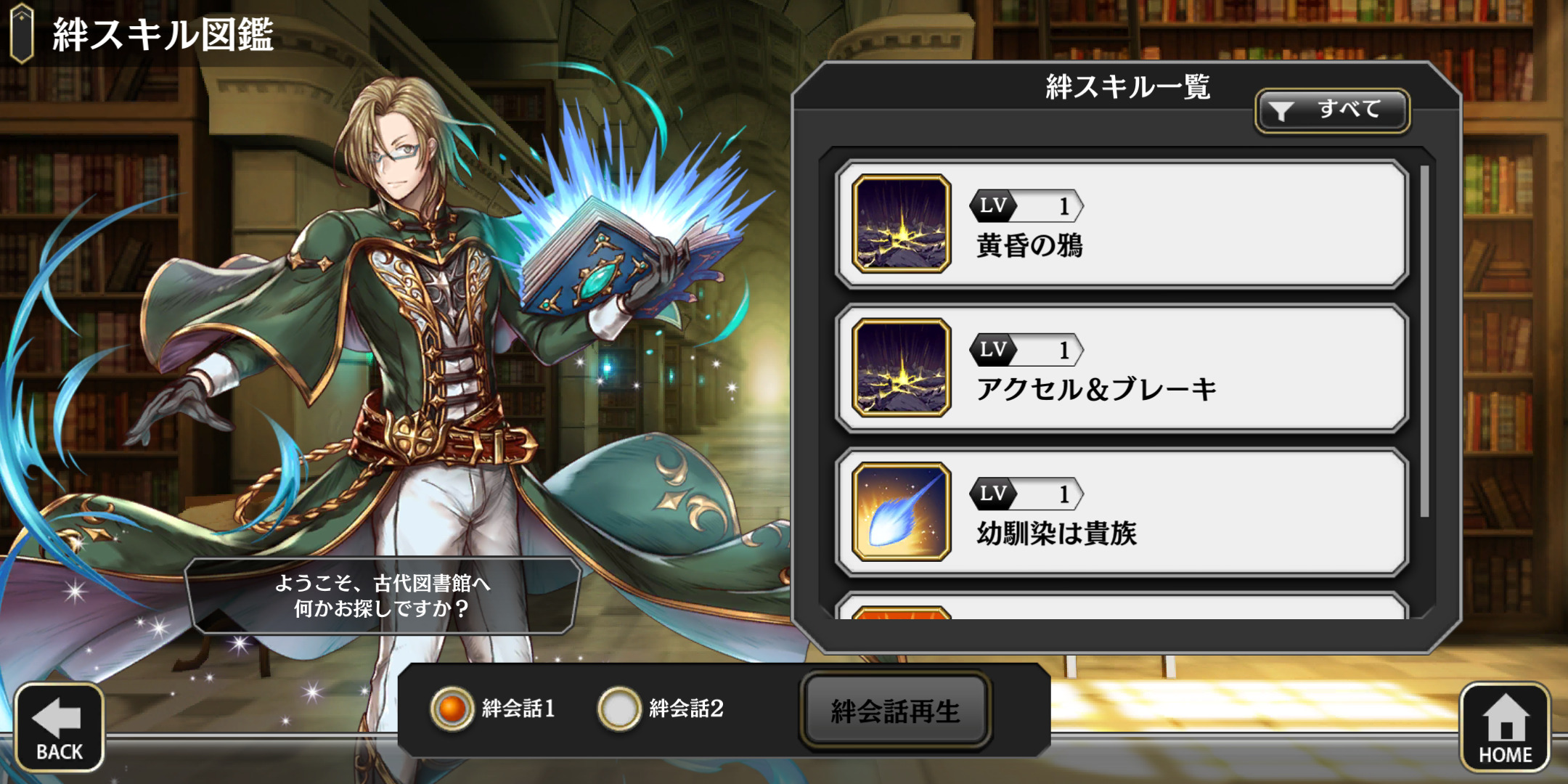Open the すべて filter dropdown
Viewport: 1568px width, 784px height.
[x=1332, y=110]
